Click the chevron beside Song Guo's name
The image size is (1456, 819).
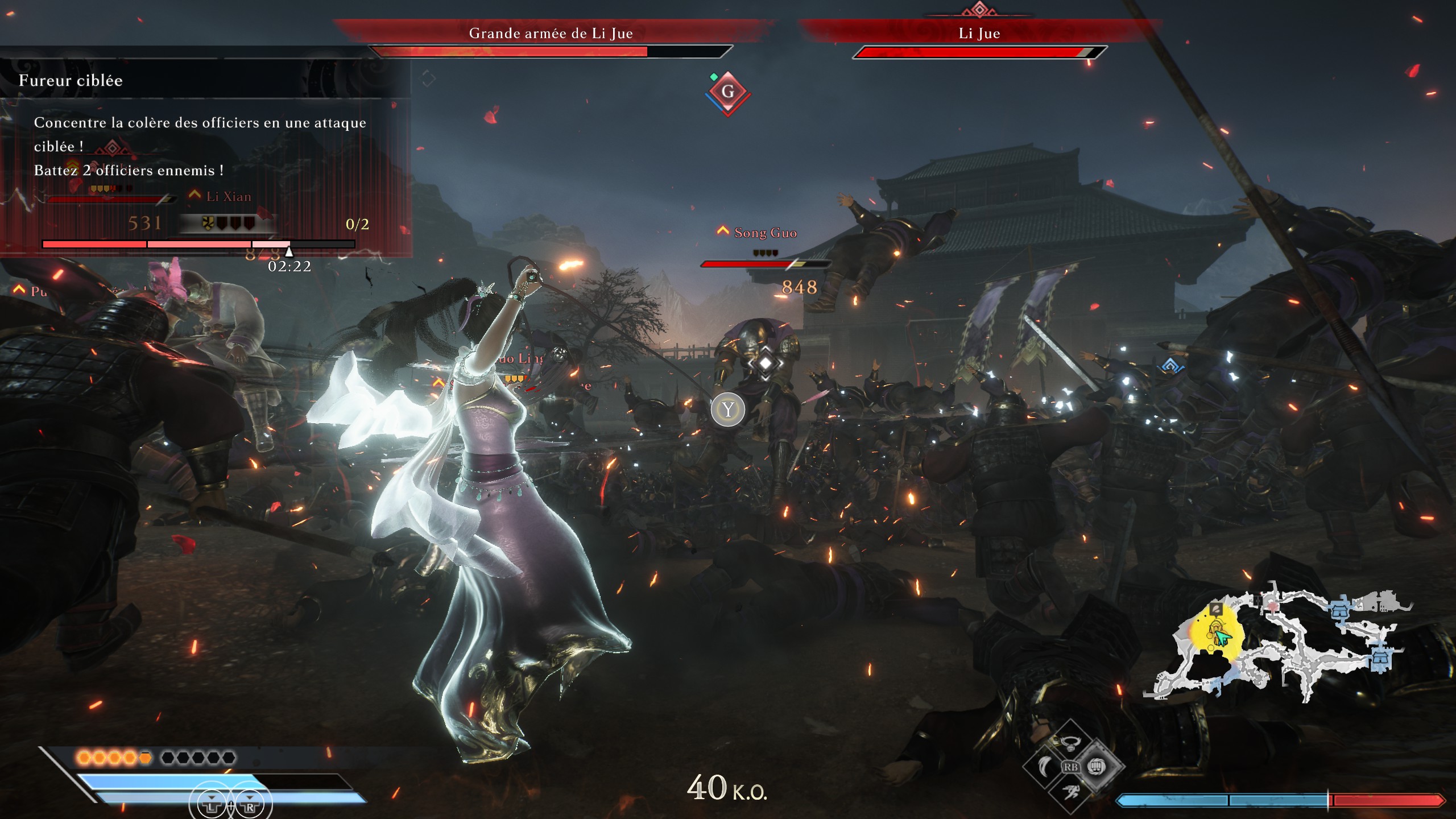722,231
